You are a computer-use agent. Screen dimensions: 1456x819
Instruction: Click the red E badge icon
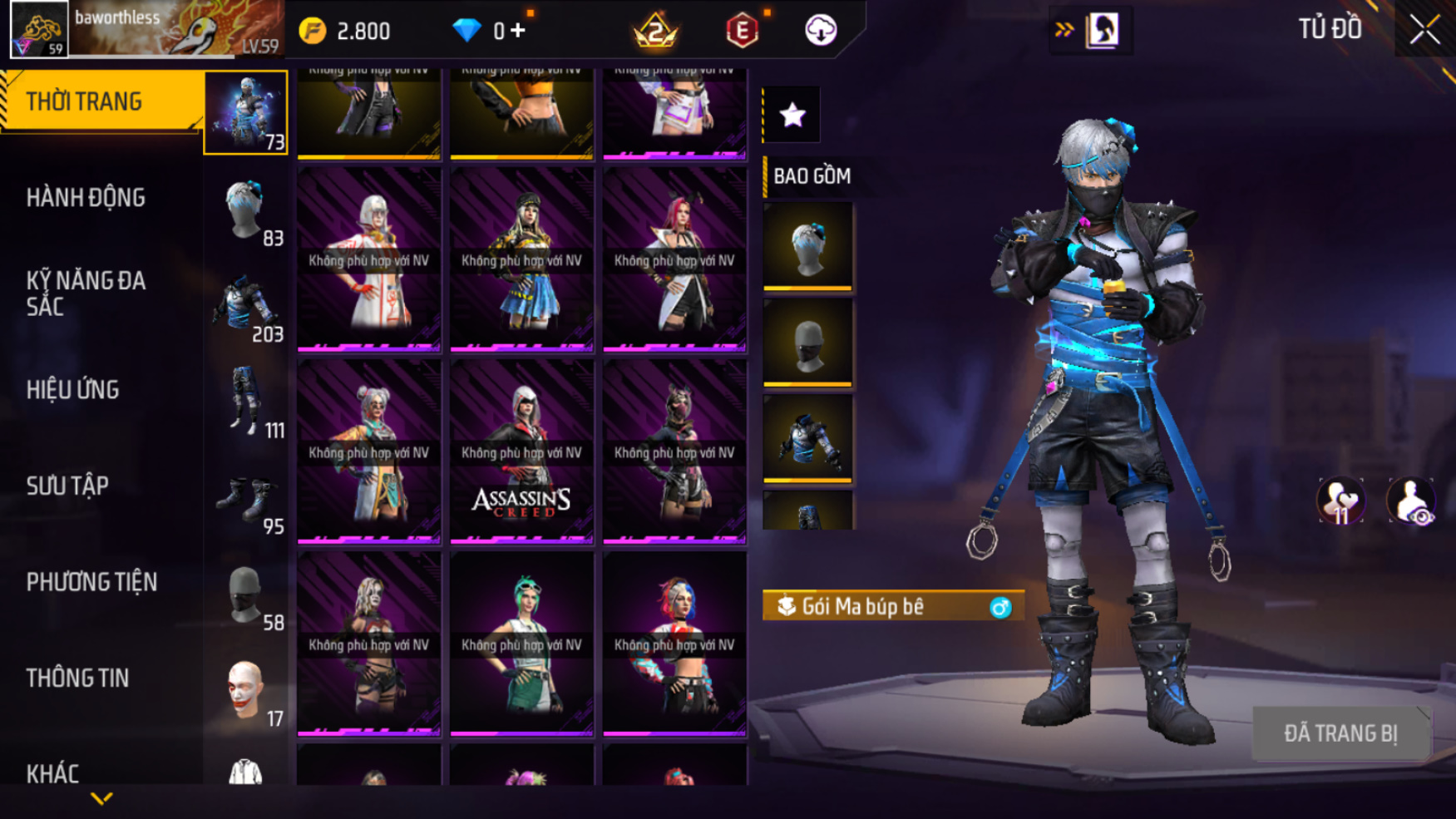click(742, 32)
